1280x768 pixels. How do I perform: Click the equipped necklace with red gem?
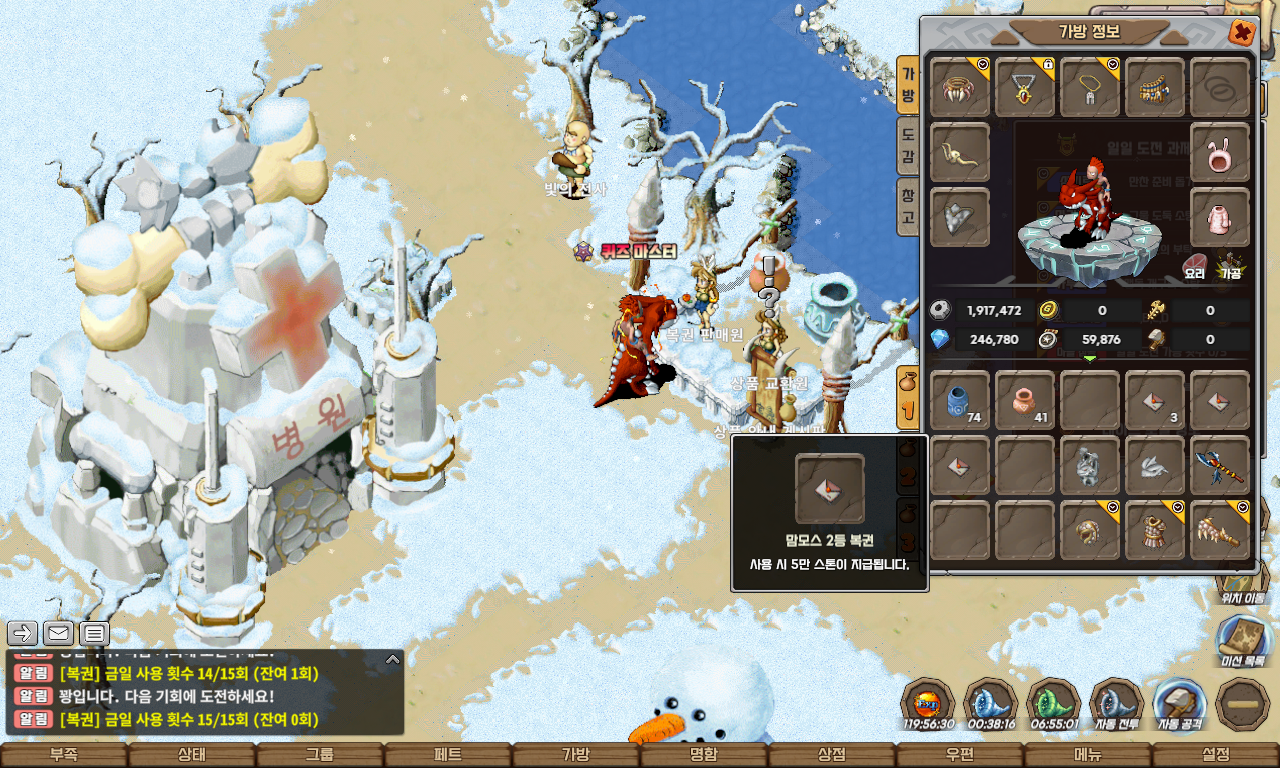tap(1025, 88)
